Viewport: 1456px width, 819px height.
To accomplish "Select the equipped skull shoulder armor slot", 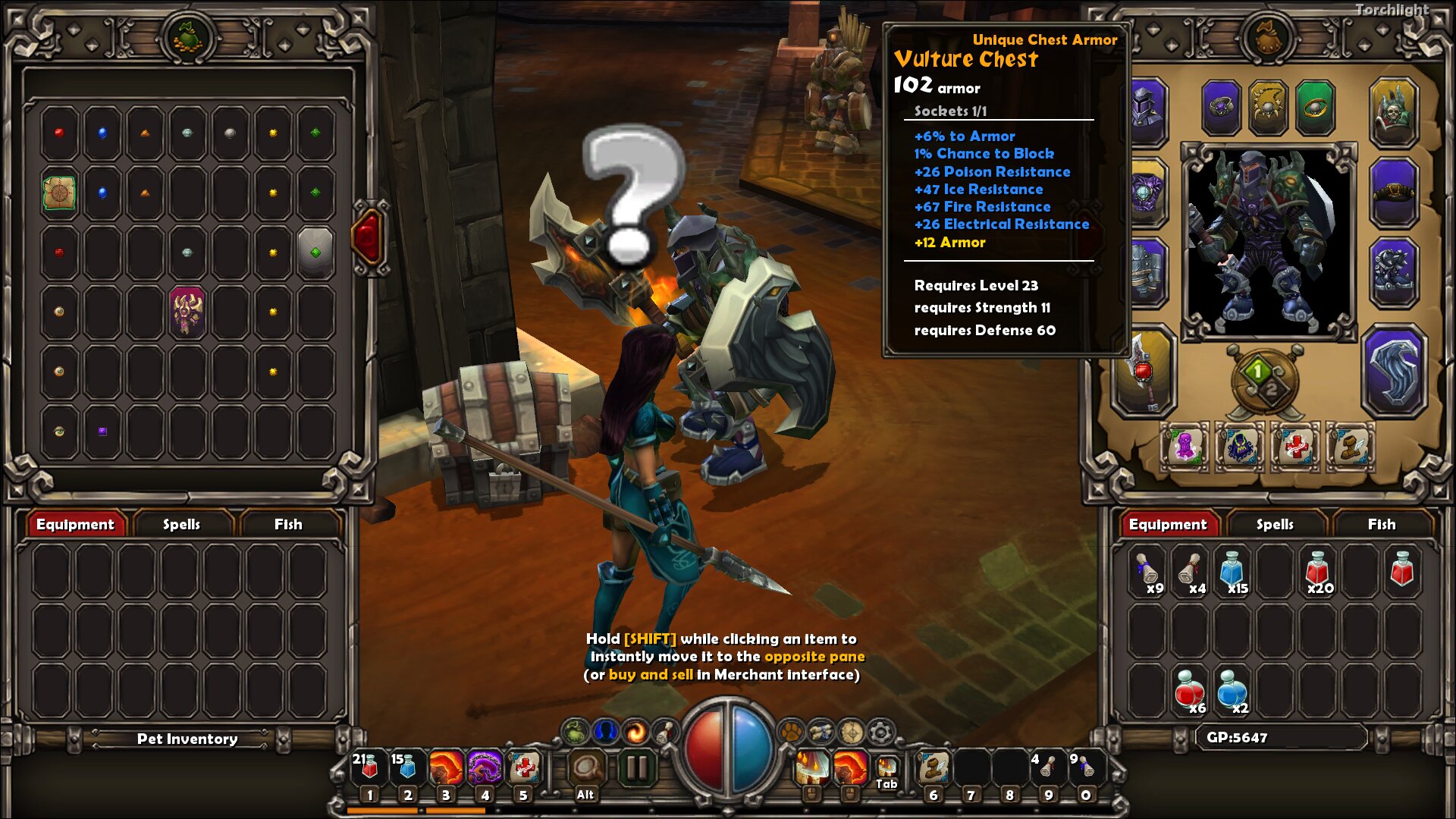I will pos(1393,111).
